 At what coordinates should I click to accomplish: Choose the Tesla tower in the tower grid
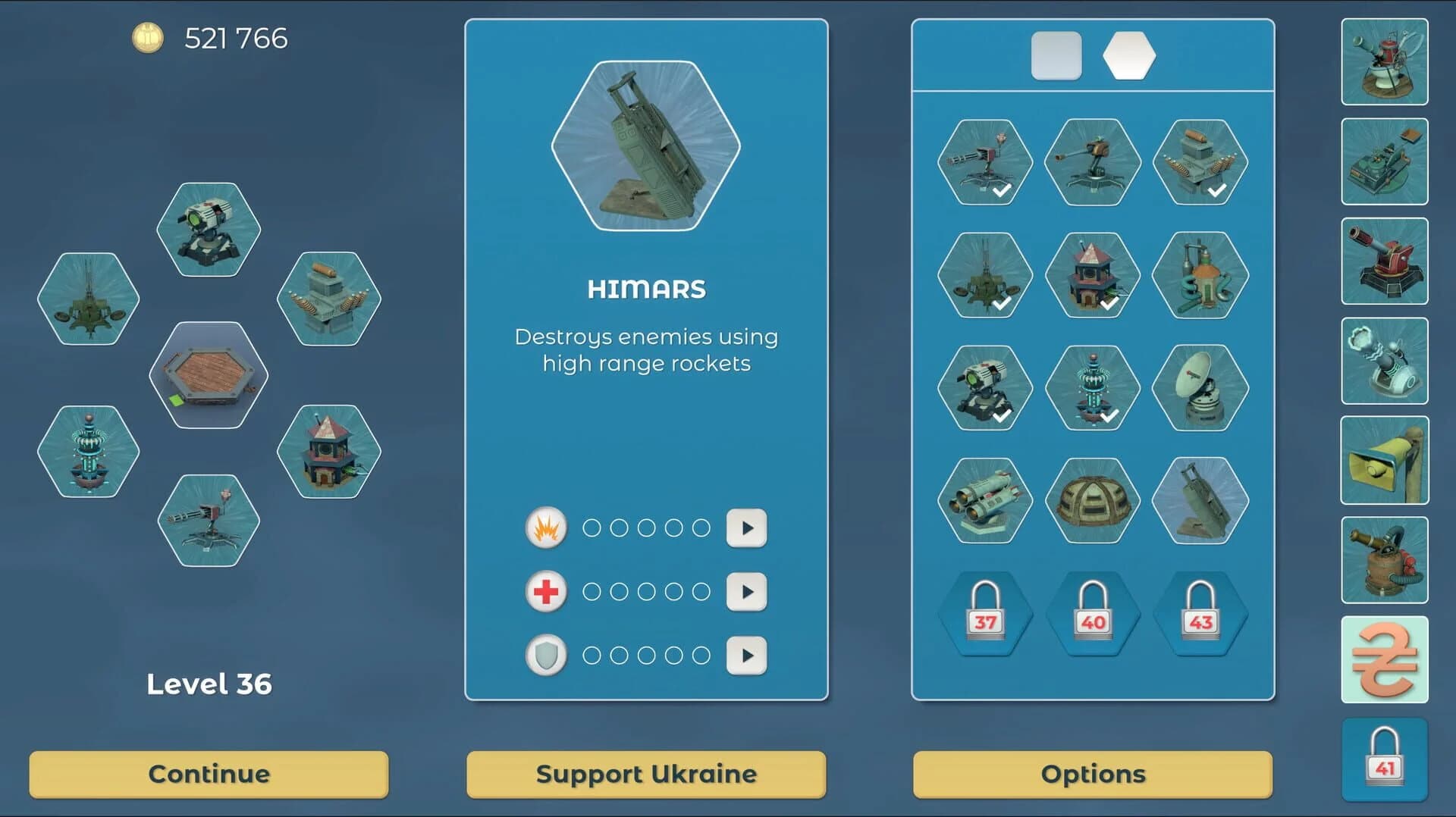pyautogui.click(x=1092, y=389)
